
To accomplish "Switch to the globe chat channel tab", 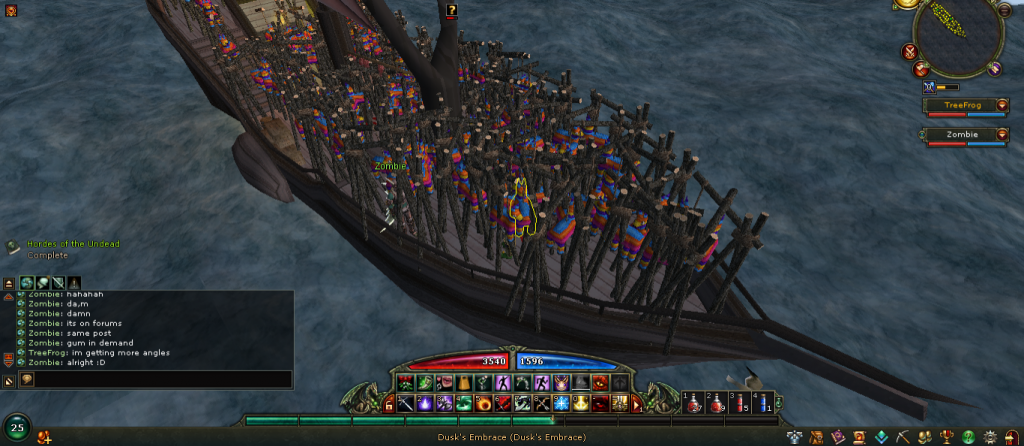I will (x=27, y=283).
